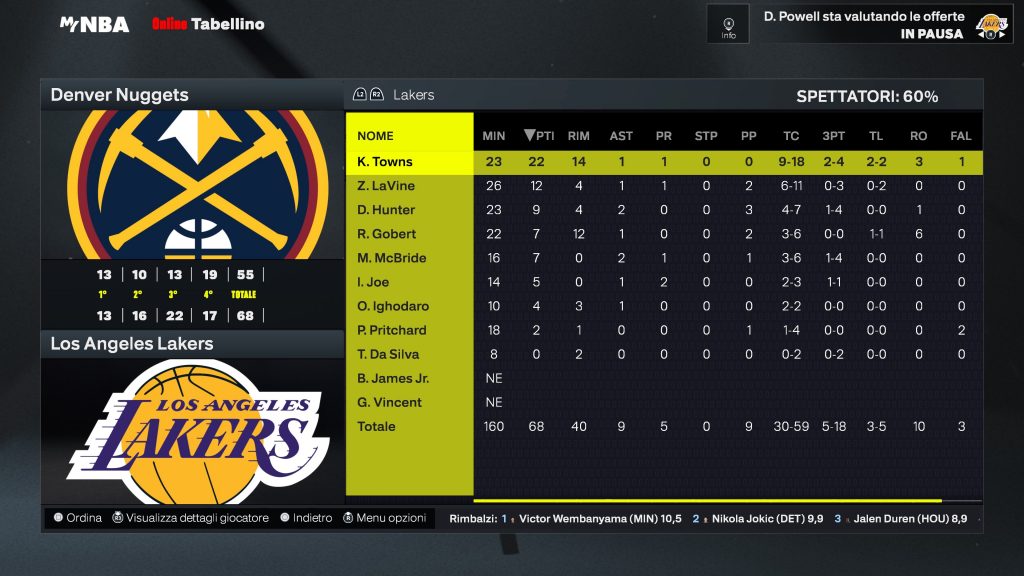Sort by the 3PT column header
This screenshot has height=576, width=1024.
pos(833,136)
